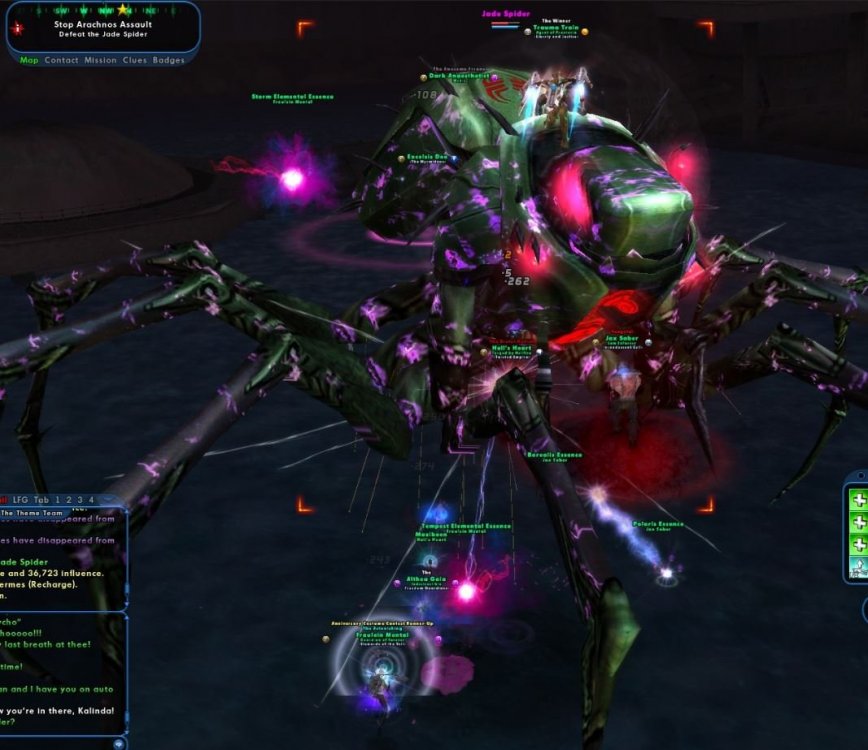Activate the light blue figure power icon
868x750 pixels.
(857, 568)
